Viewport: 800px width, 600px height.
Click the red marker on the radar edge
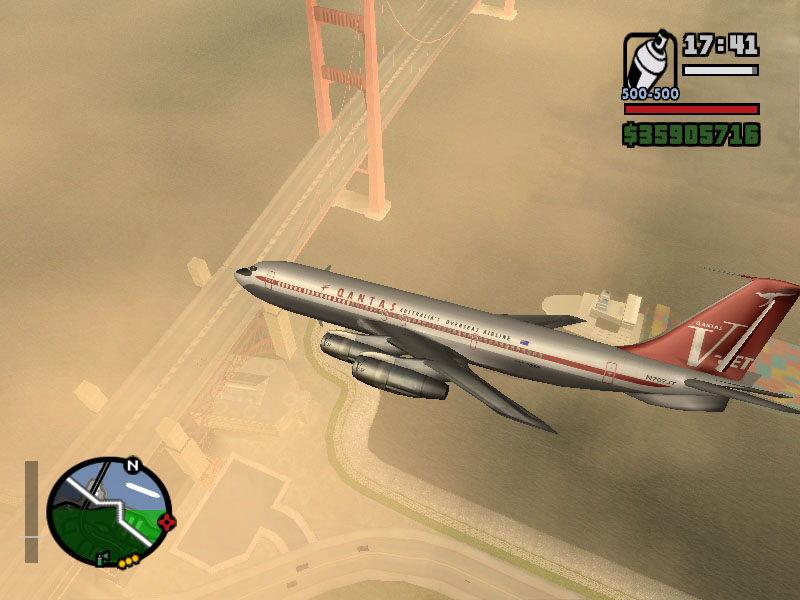tap(167, 521)
